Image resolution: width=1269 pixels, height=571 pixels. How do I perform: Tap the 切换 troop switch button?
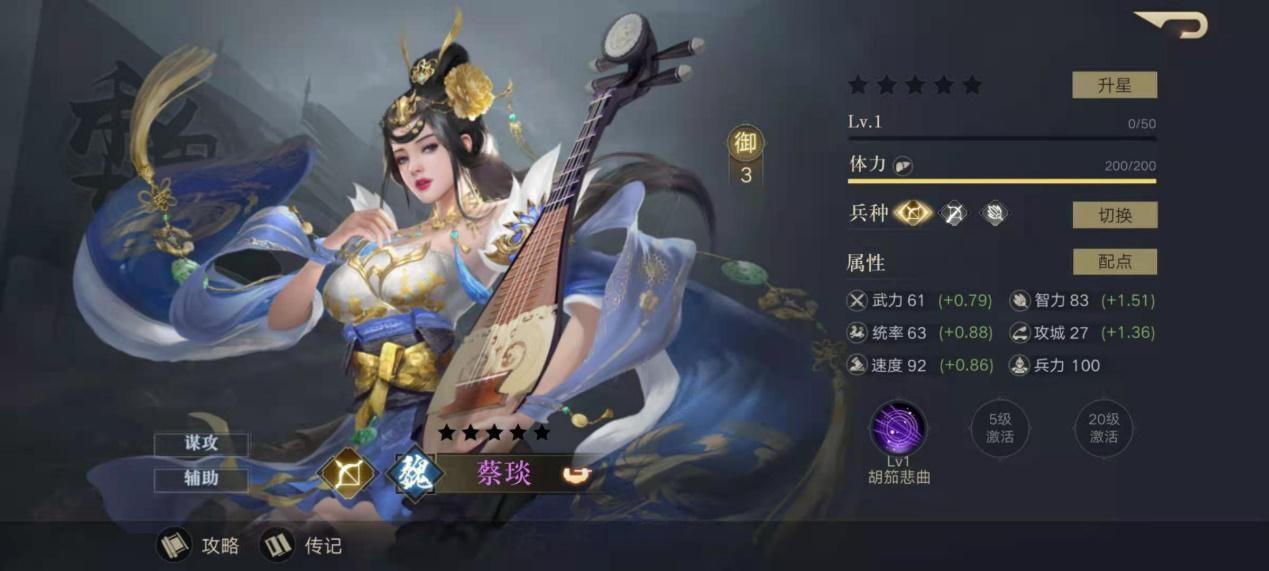[1114, 214]
